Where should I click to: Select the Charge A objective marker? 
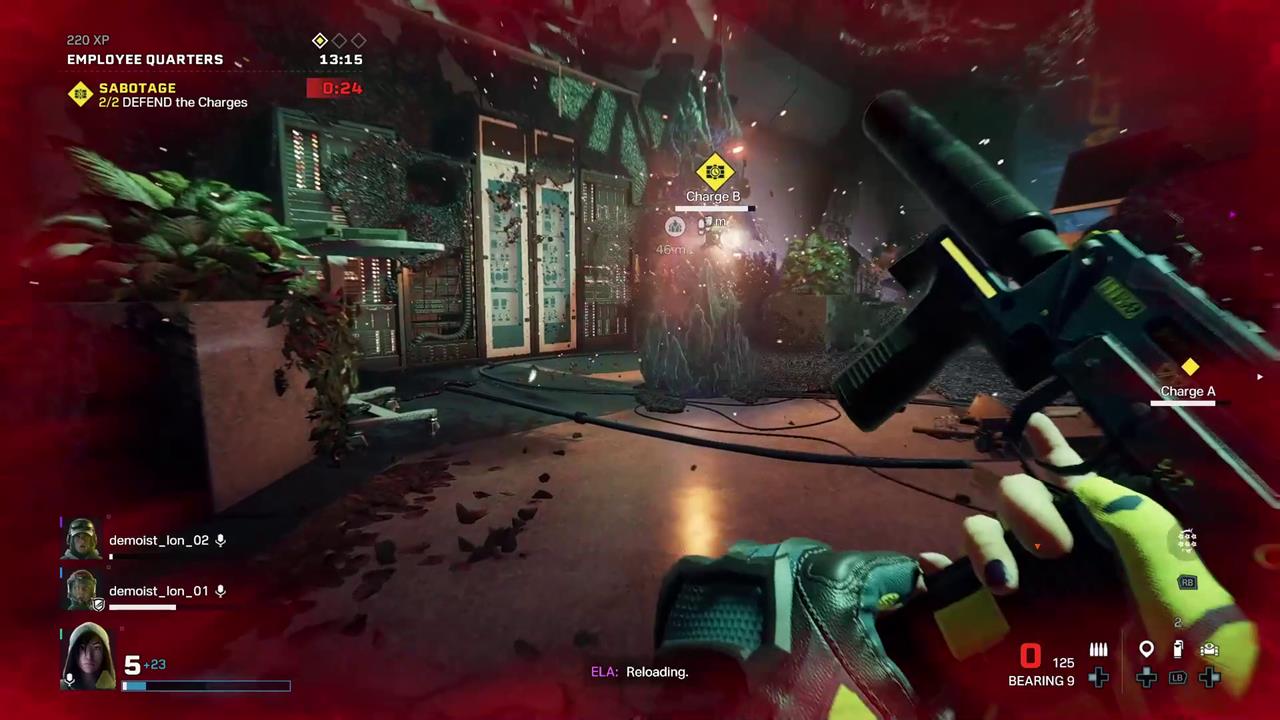click(x=1190, y=368)
